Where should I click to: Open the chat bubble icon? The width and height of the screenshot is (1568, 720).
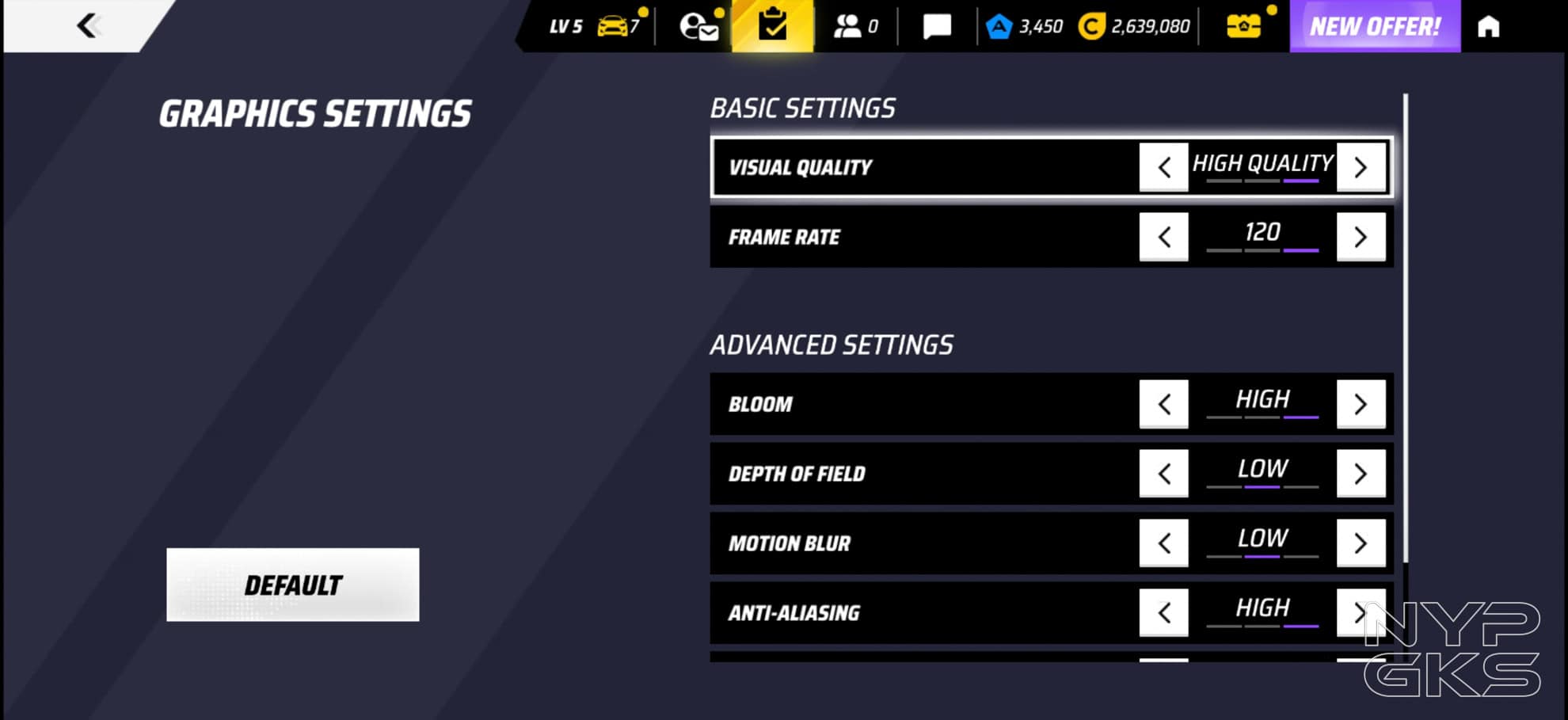(x=937, y=25)
